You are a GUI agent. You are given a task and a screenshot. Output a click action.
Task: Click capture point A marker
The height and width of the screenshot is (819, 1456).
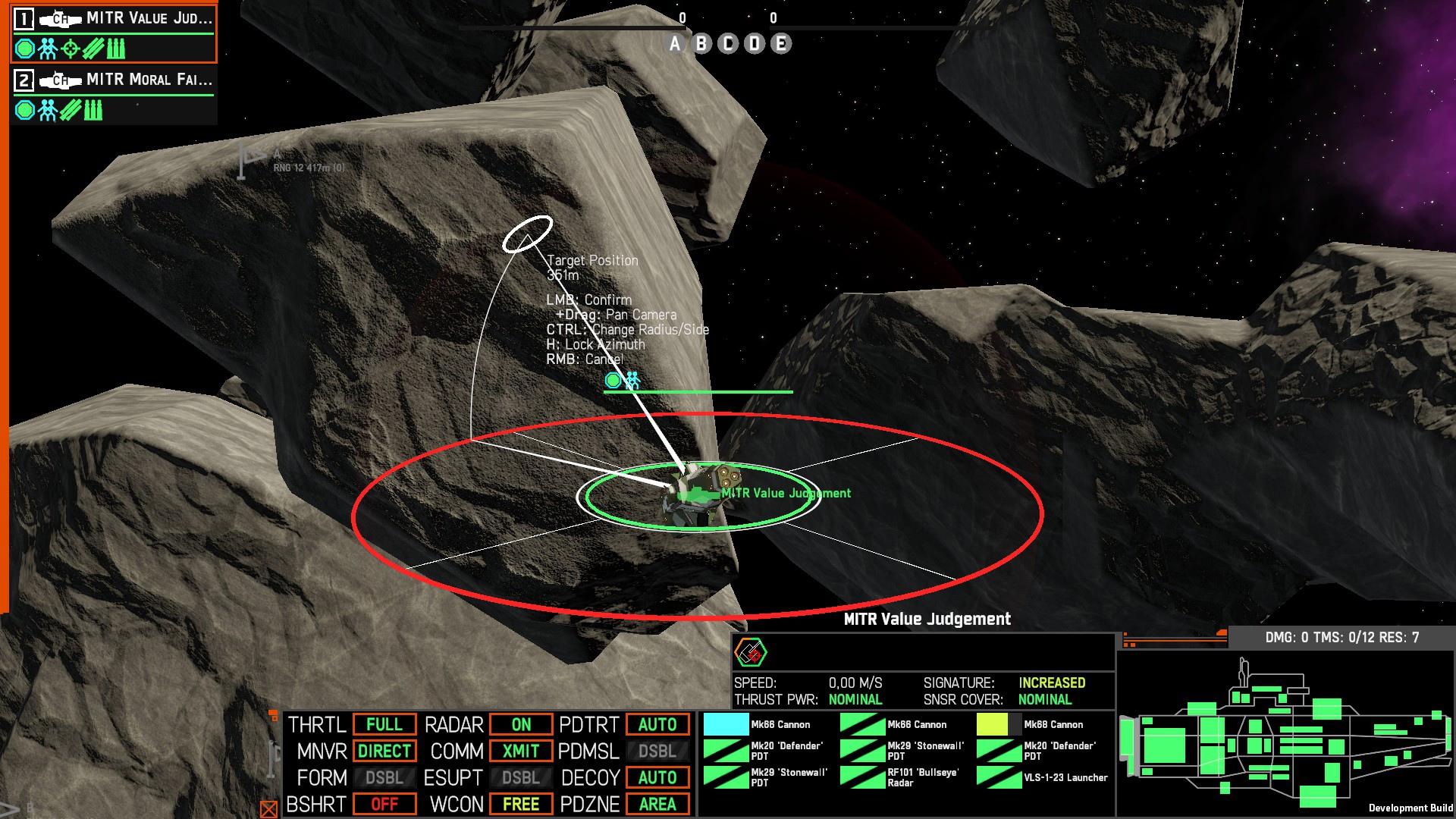click(x=675, y=44)
